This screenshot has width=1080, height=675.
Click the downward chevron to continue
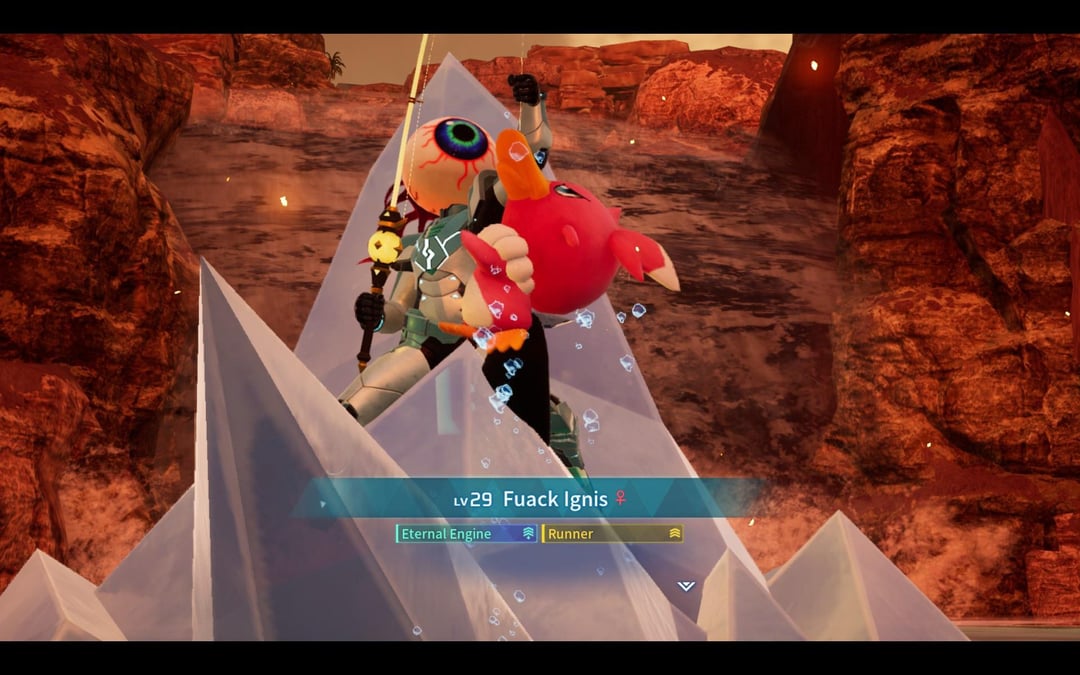(685, 586)
